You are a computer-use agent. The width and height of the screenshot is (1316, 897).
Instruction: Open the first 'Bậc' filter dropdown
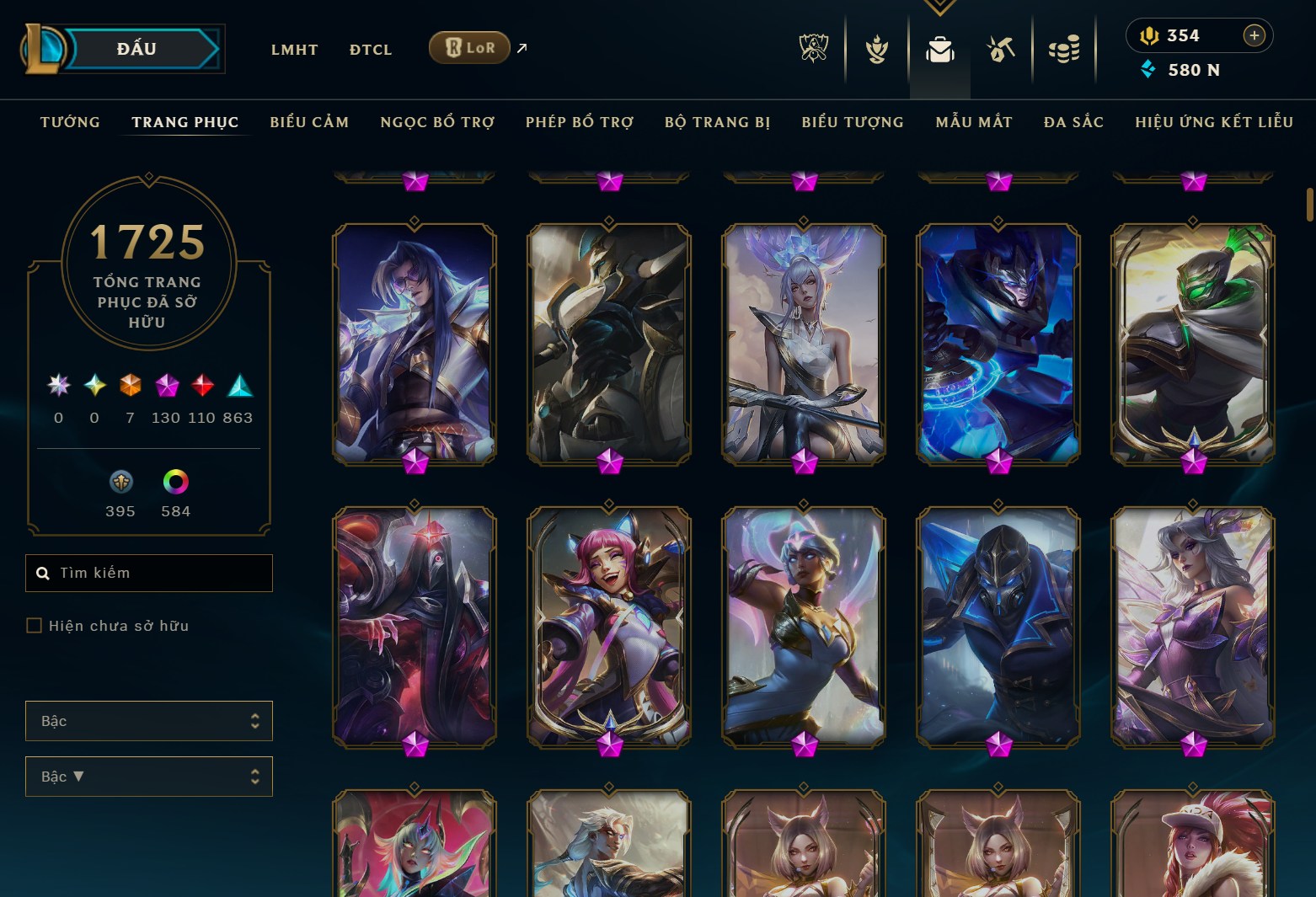tap(149, 721)
